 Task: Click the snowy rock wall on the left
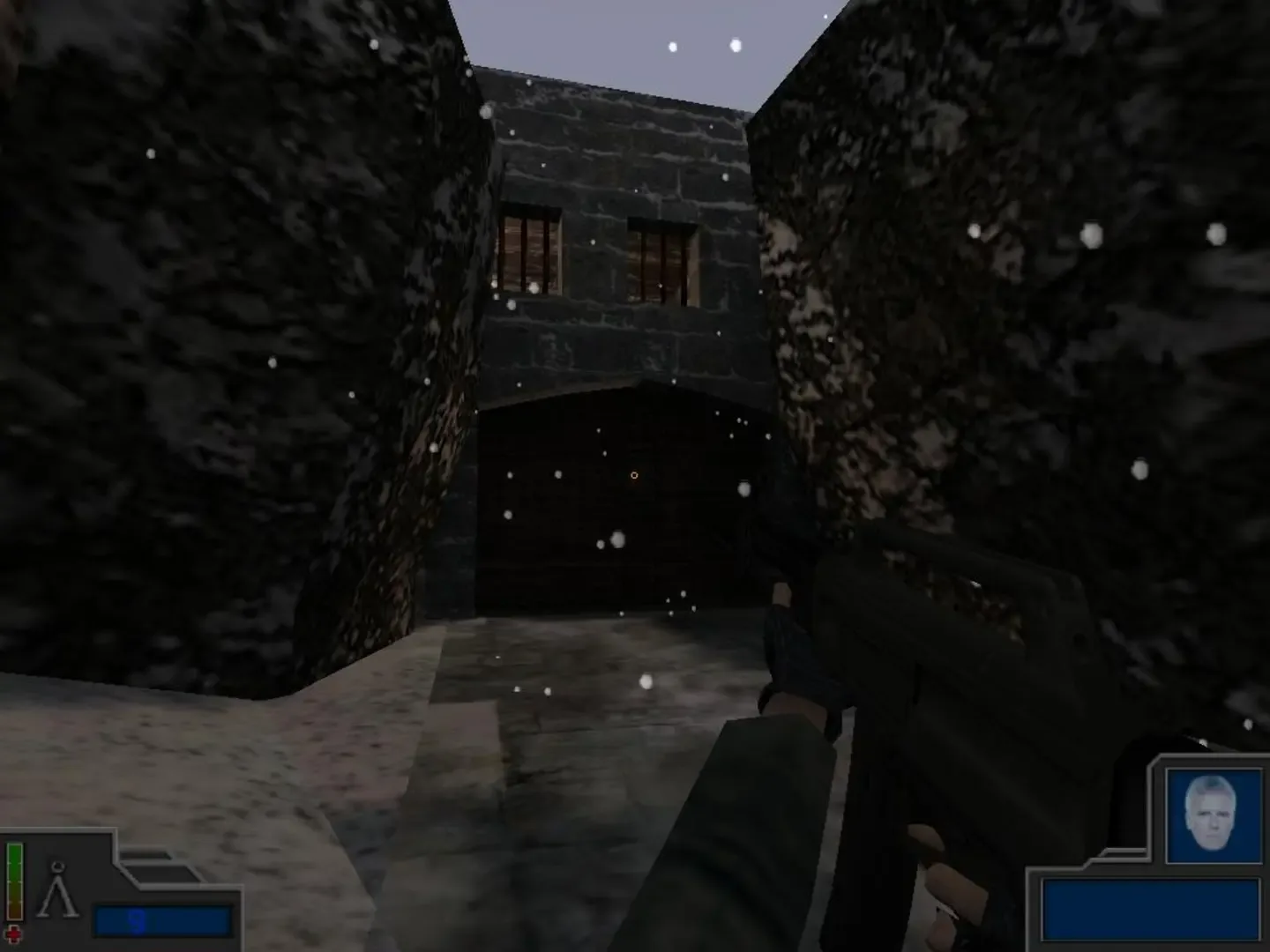(x=220, y=353)
